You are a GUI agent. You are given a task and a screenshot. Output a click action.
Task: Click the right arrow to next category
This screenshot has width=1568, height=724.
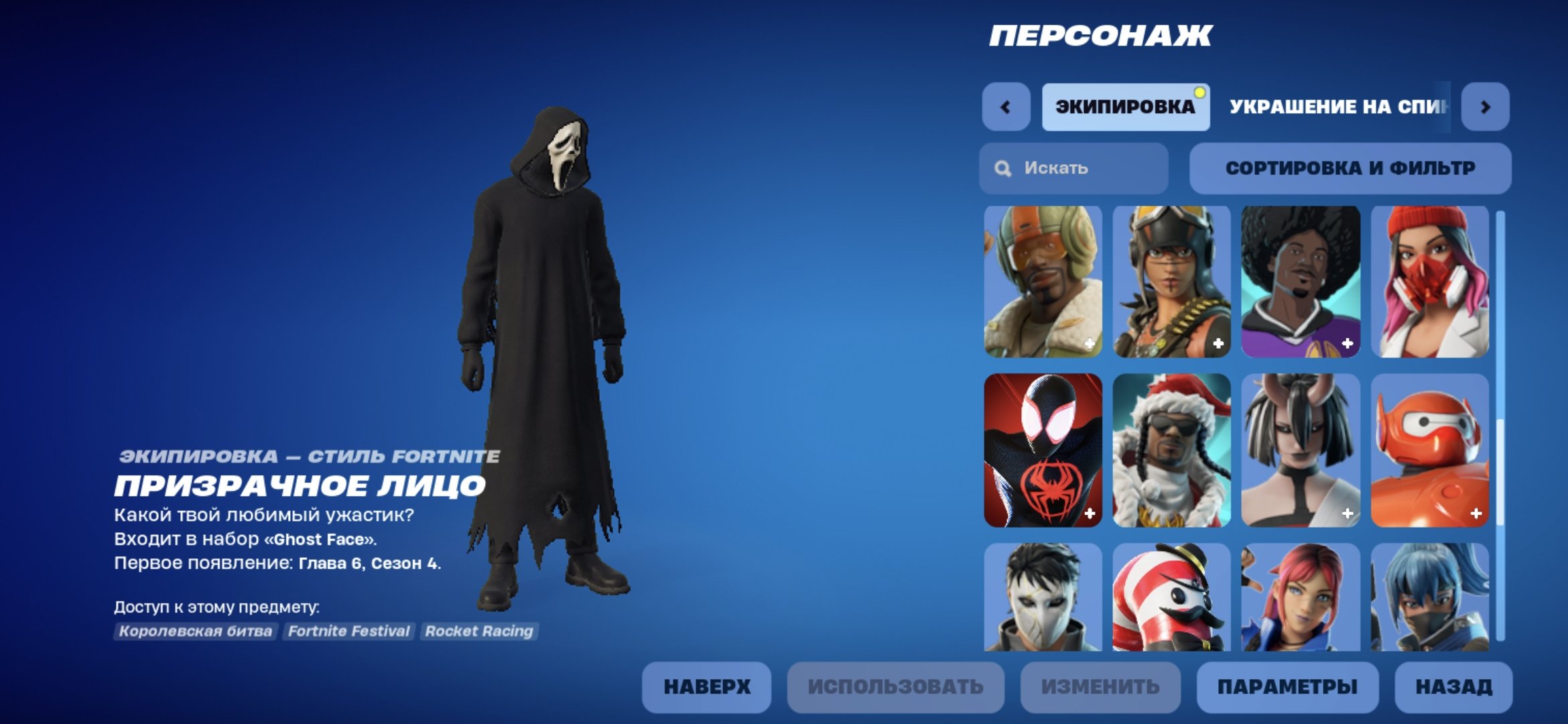[x=1487, y=106]
